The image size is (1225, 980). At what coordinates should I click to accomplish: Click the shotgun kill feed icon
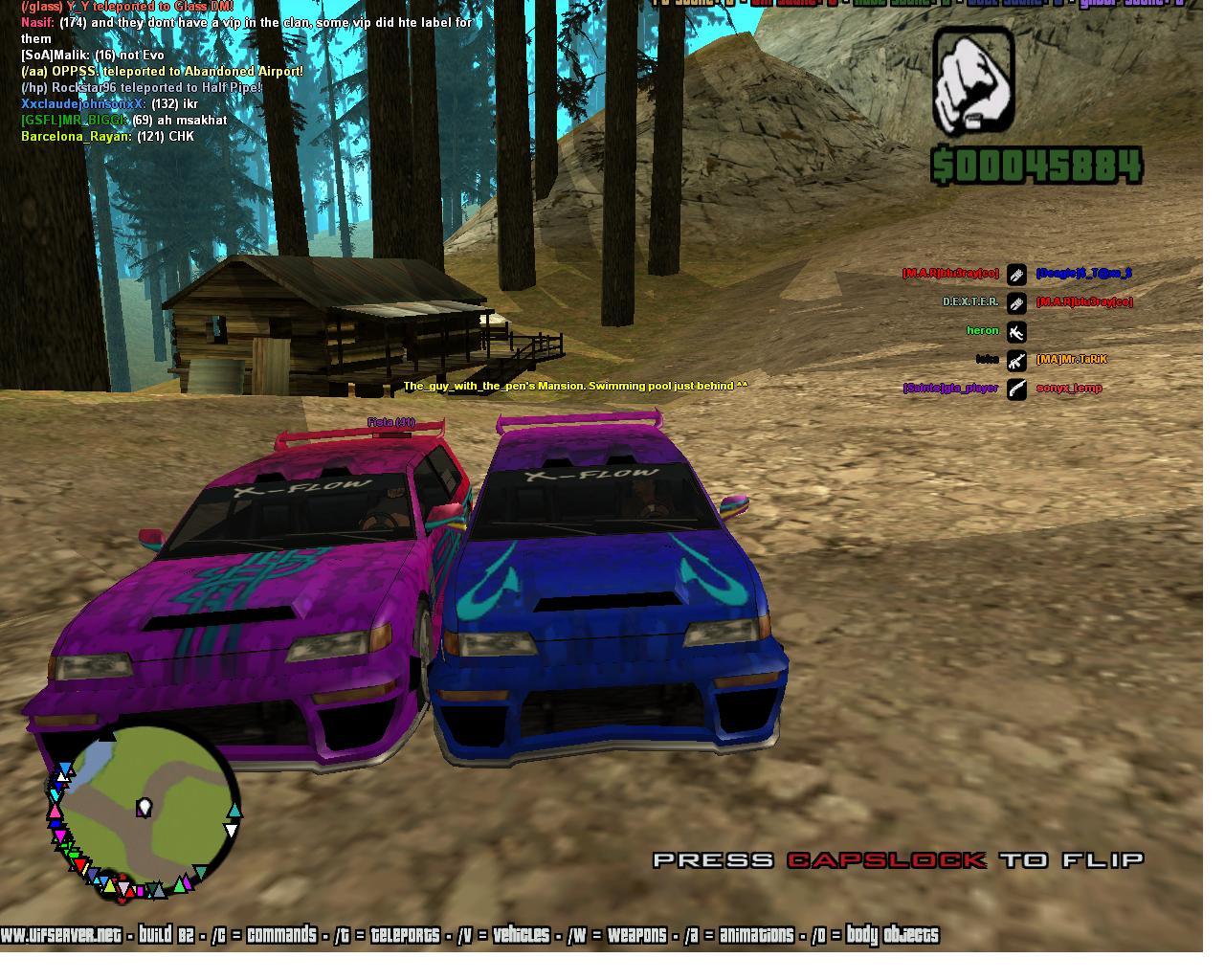[1016, 389]
